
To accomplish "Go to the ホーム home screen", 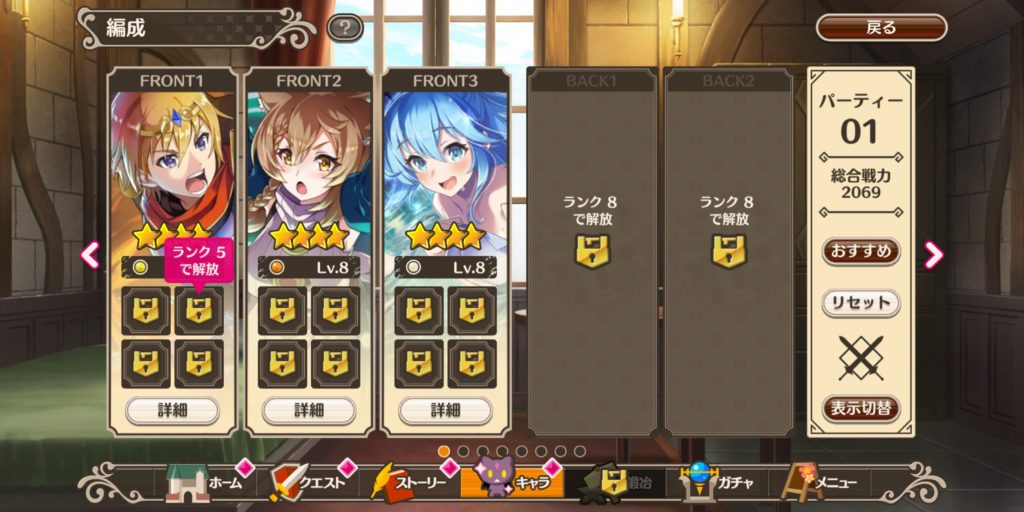I will click(204, 484).
